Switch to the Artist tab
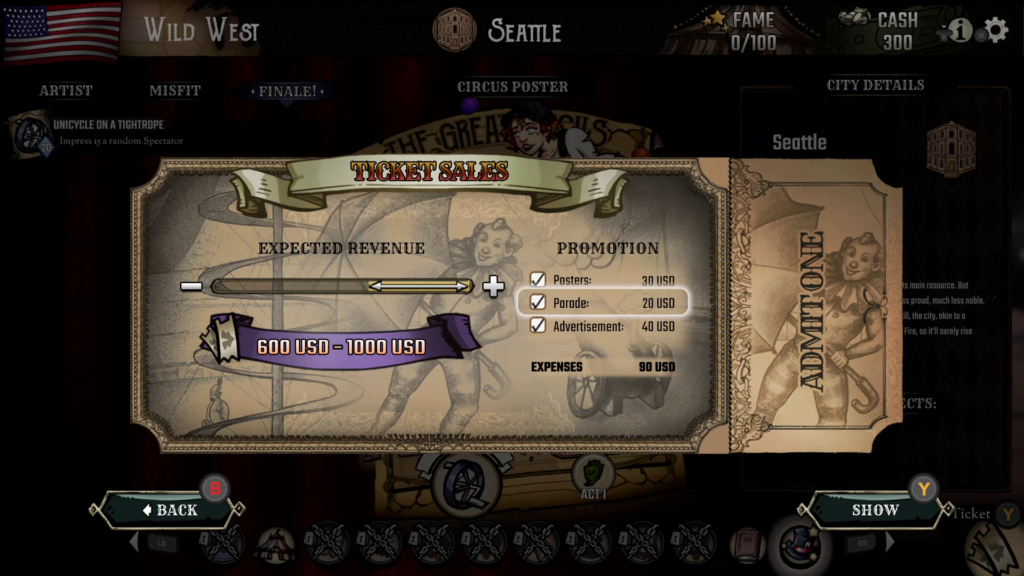Image resolution: width=1024 pixels, height=576 pixels. pyautogui.click(x=66, y=91)
